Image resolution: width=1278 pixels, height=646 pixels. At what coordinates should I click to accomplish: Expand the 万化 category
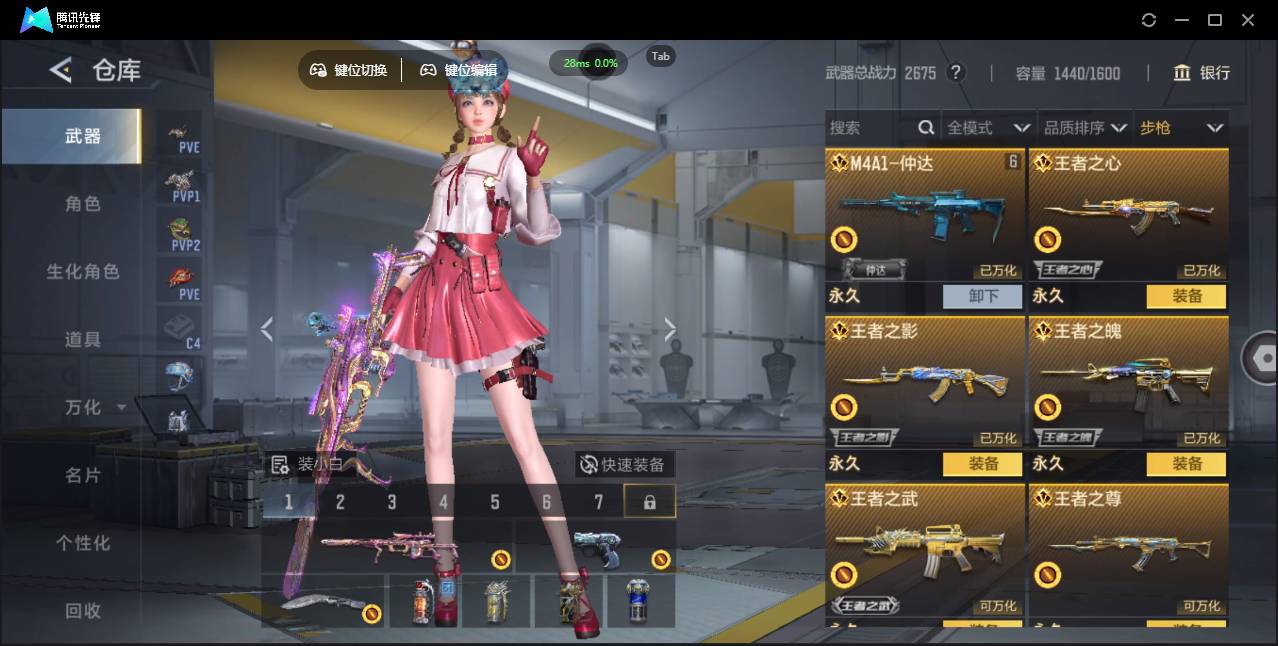pyautogui.click(x=95, y=408)
